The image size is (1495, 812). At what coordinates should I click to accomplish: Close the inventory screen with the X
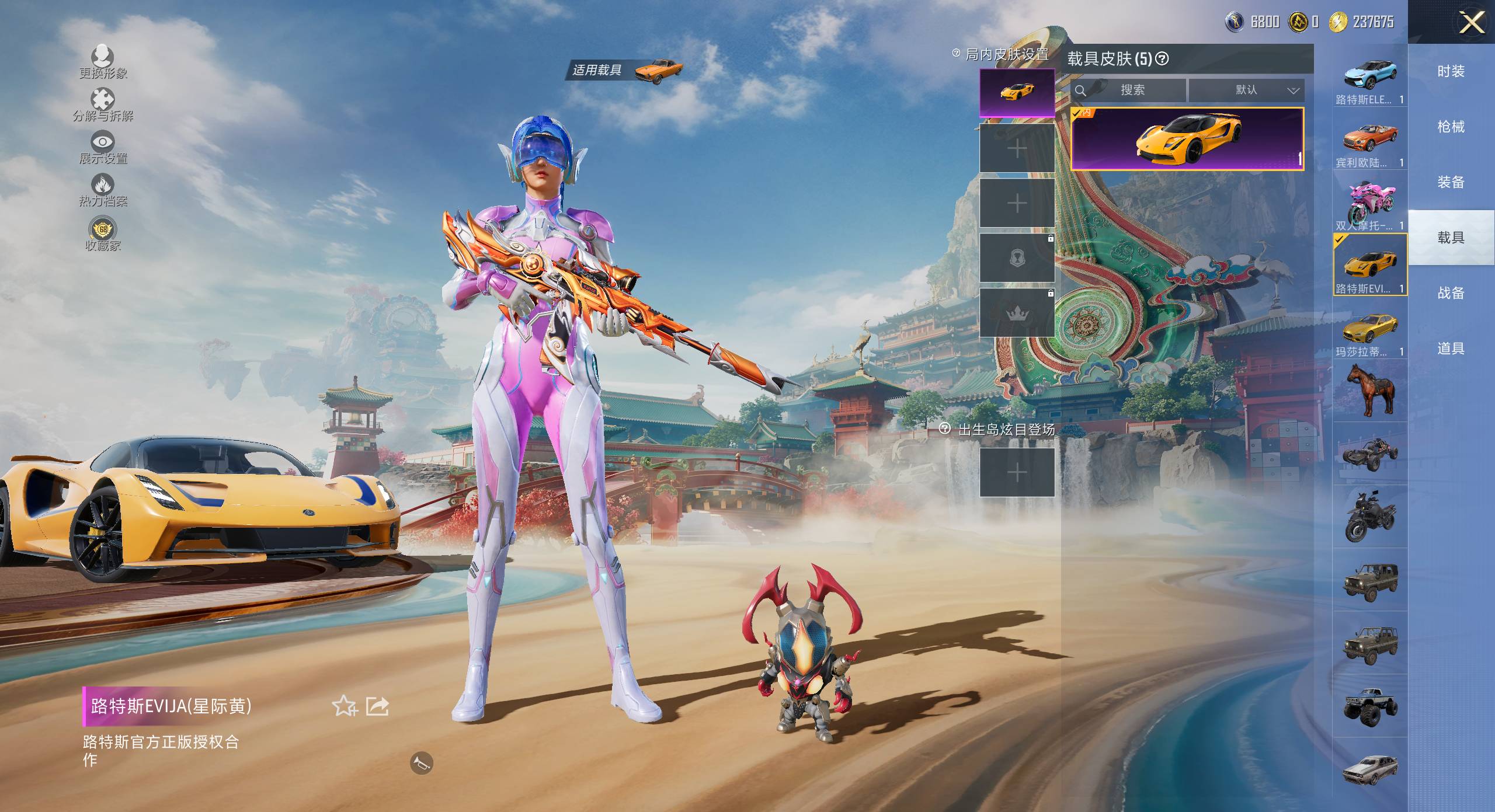point(1472,23)
